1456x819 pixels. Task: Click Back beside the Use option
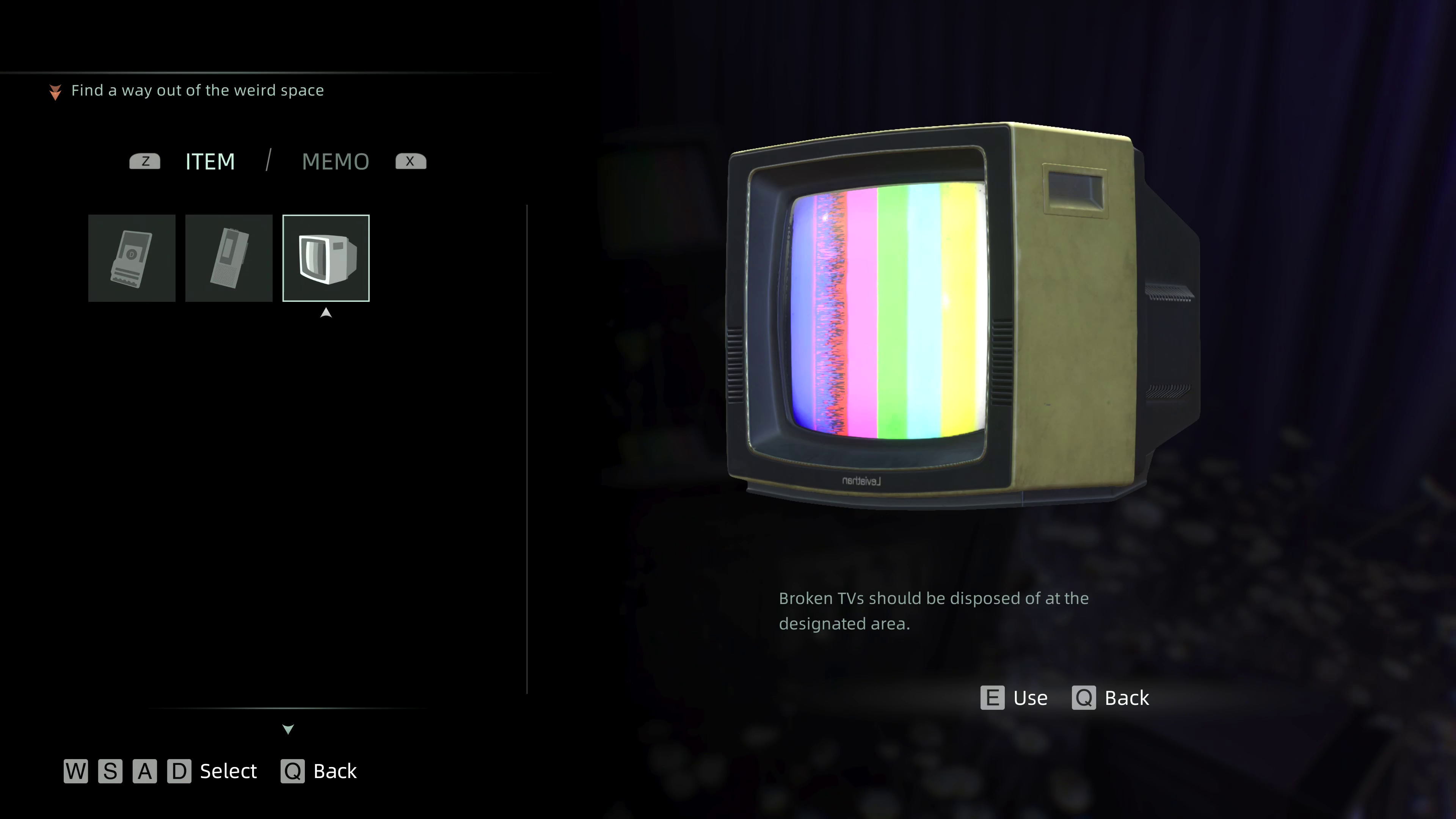(1111, 698)
